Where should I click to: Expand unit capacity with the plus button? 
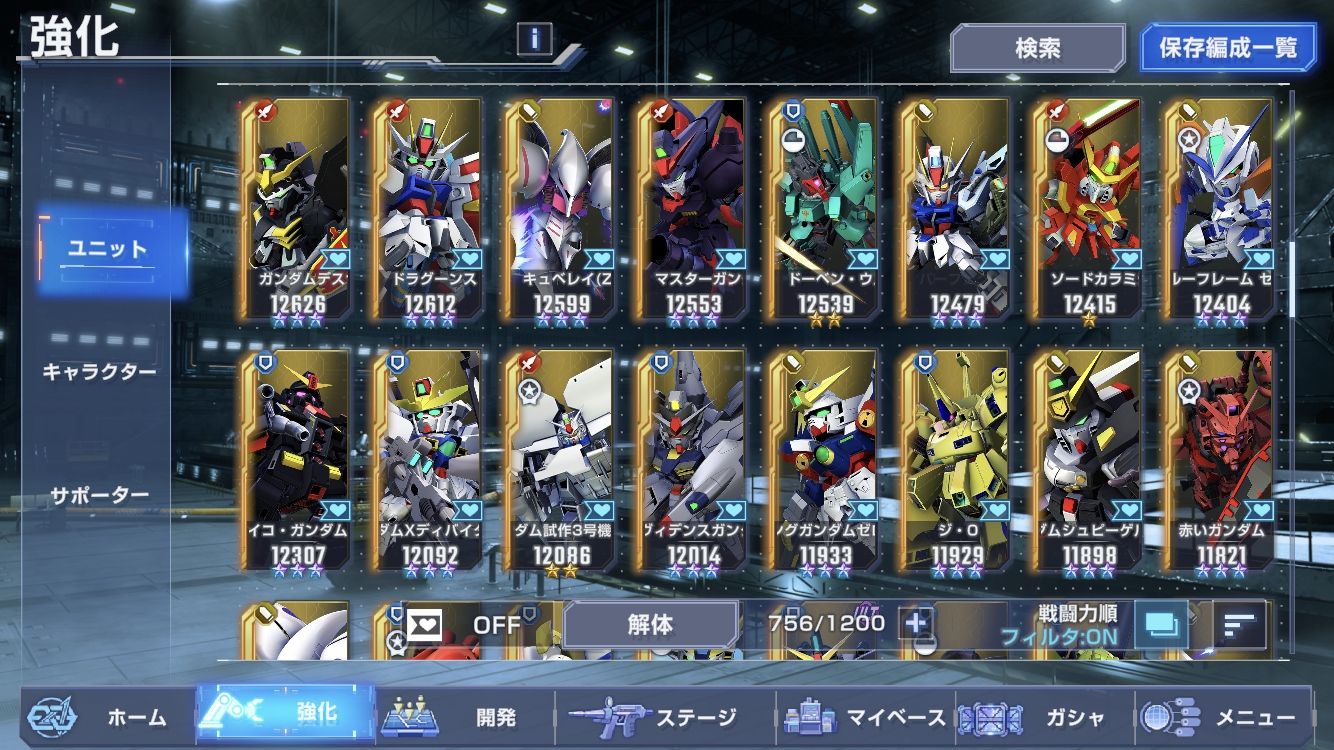click(916, 623)
